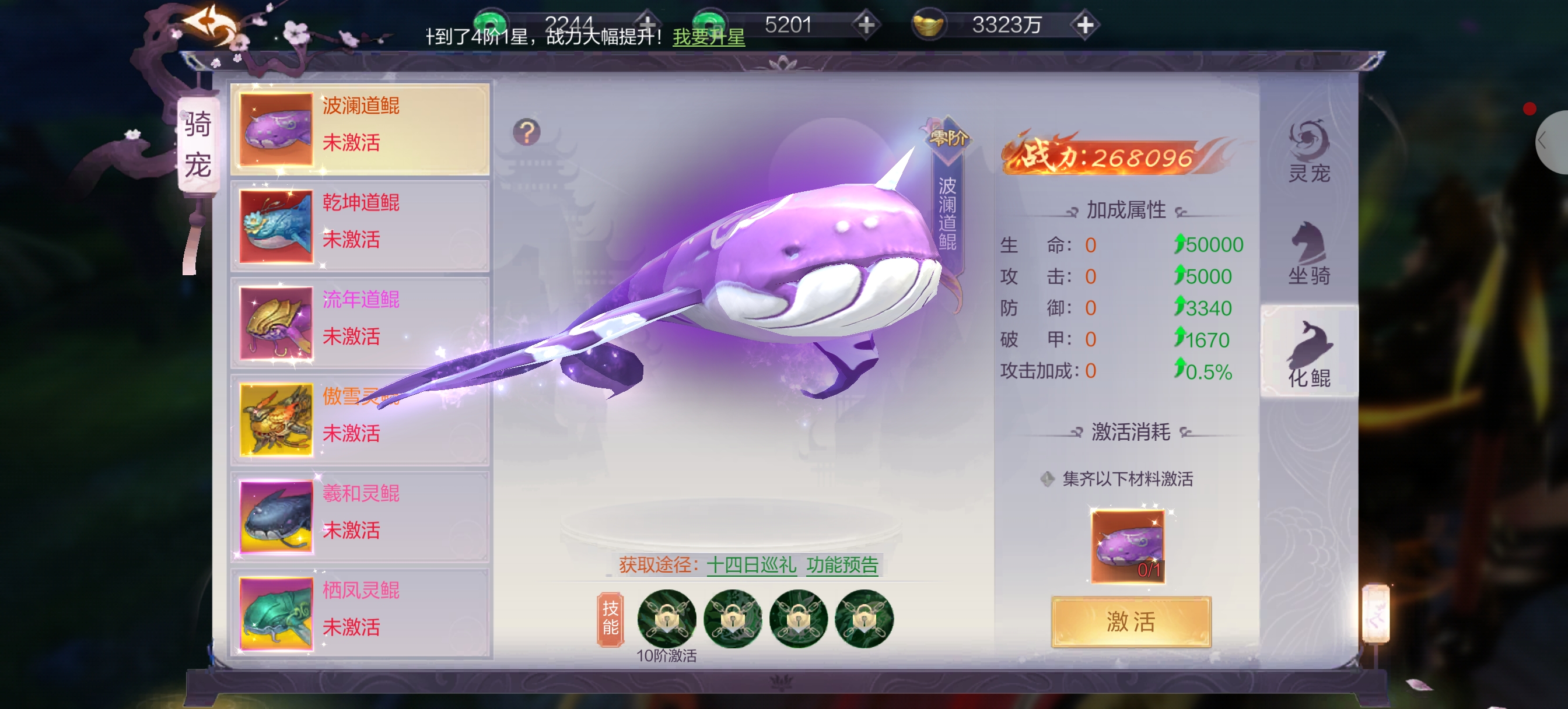
Task: Open the 化鲲 tab
Action: click(1308, 356)
